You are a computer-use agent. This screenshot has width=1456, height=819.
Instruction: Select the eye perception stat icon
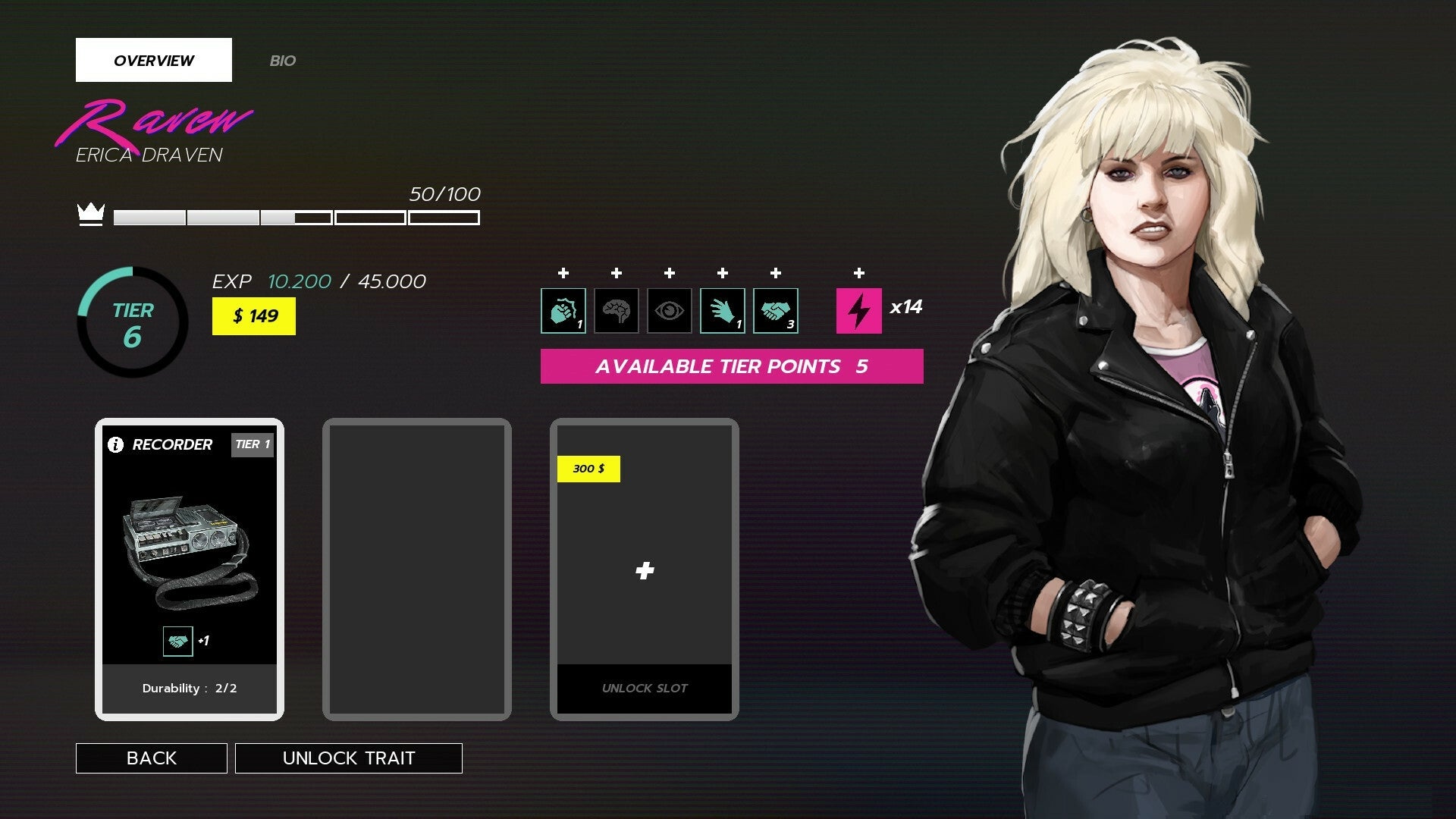[x=669, y=310]
